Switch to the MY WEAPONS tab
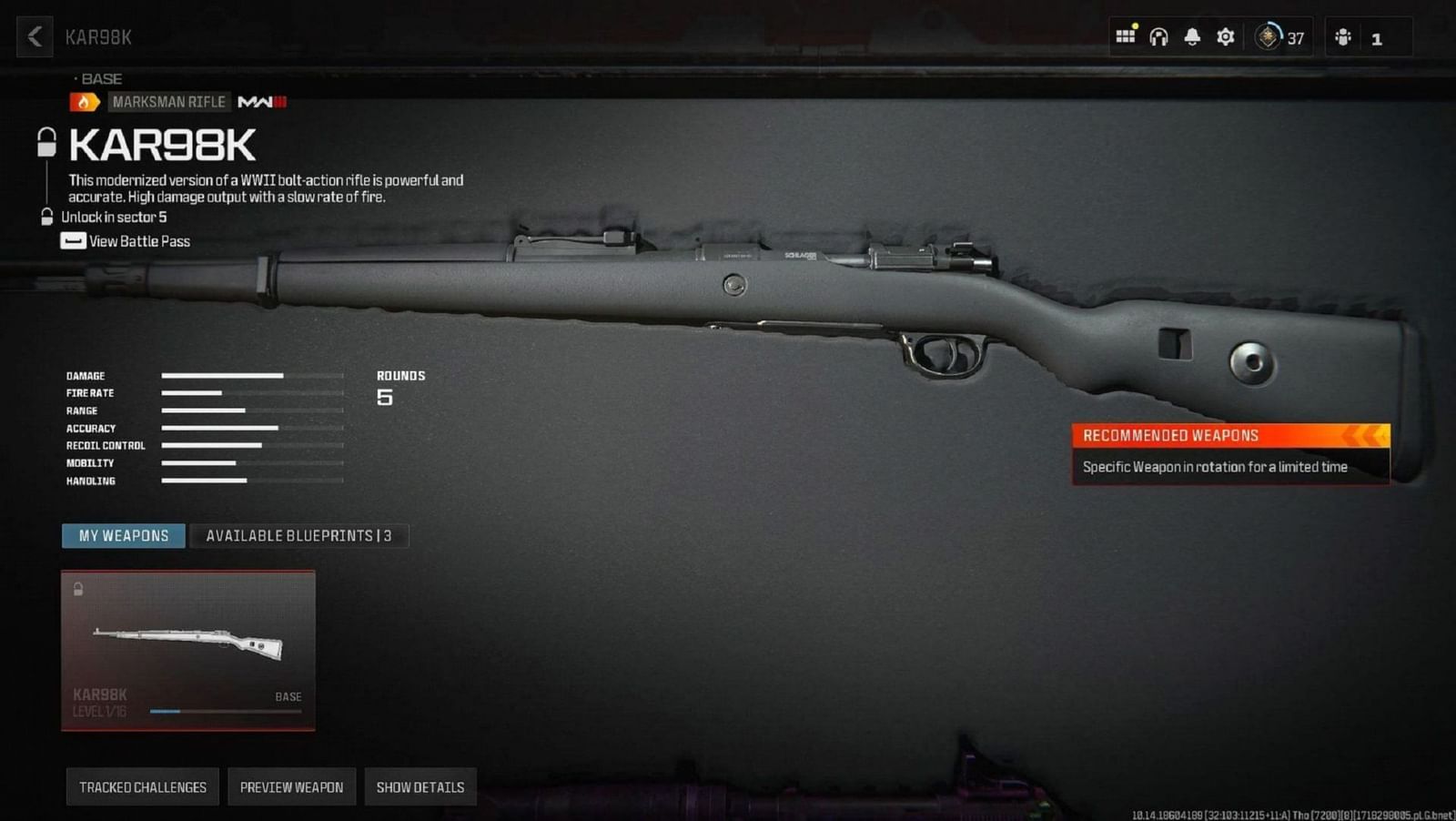The width and height of the screenshot is (1456, 821). 123,535
